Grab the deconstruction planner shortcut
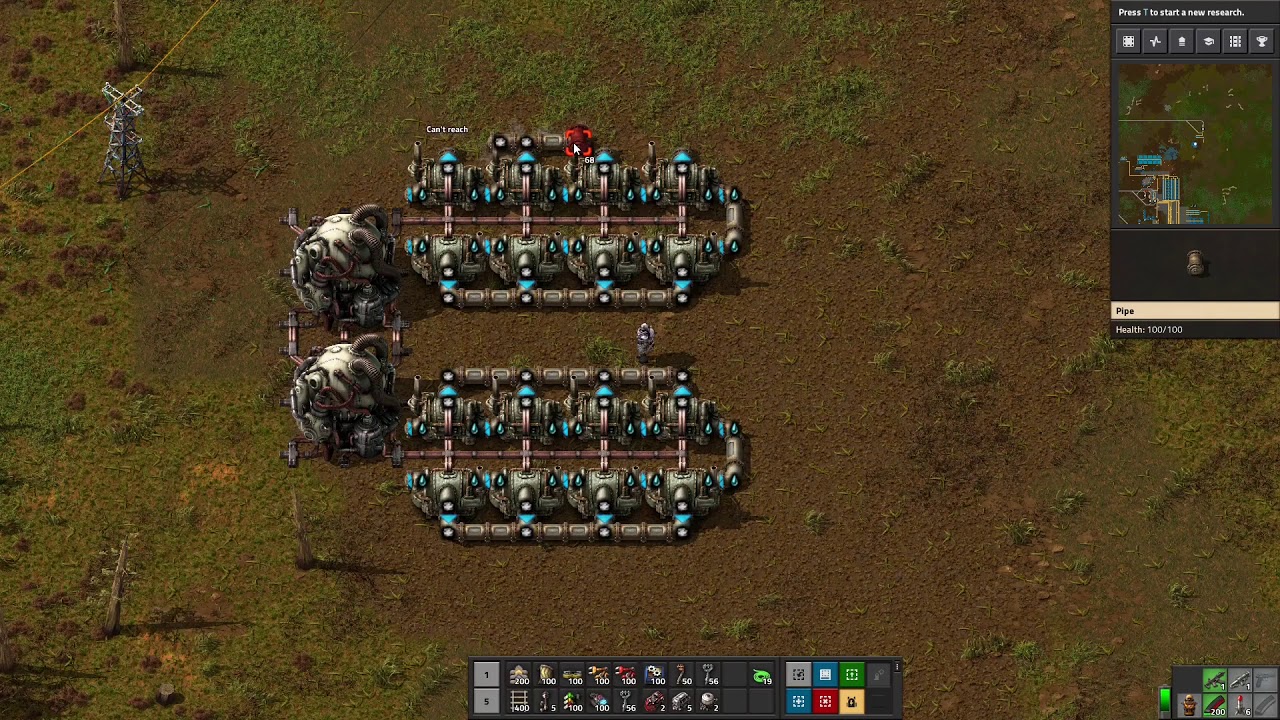1280x720 pixels. pos(825,701)
